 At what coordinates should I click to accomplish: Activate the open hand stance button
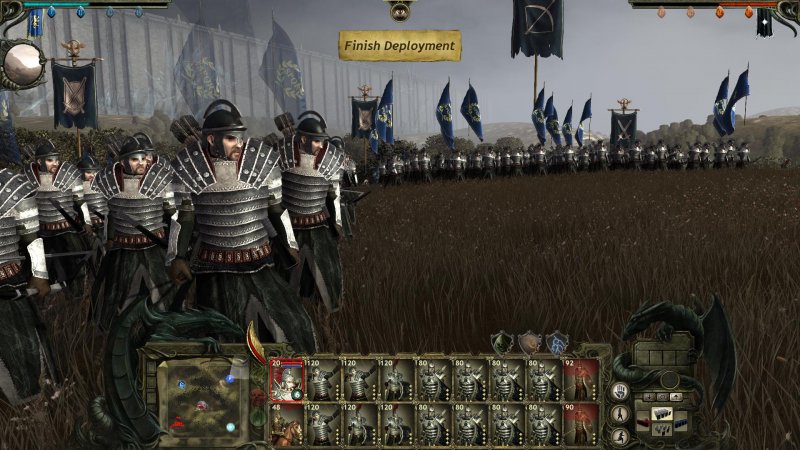pos(621,392)
